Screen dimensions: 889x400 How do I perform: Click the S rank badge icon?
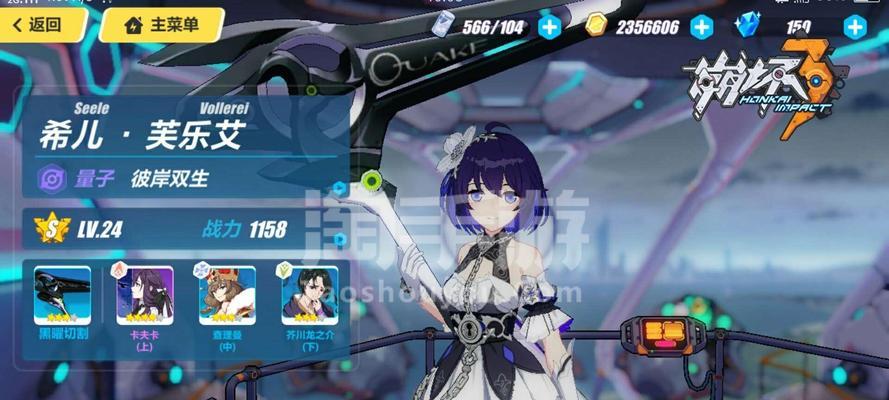click(x=48, y=229)
